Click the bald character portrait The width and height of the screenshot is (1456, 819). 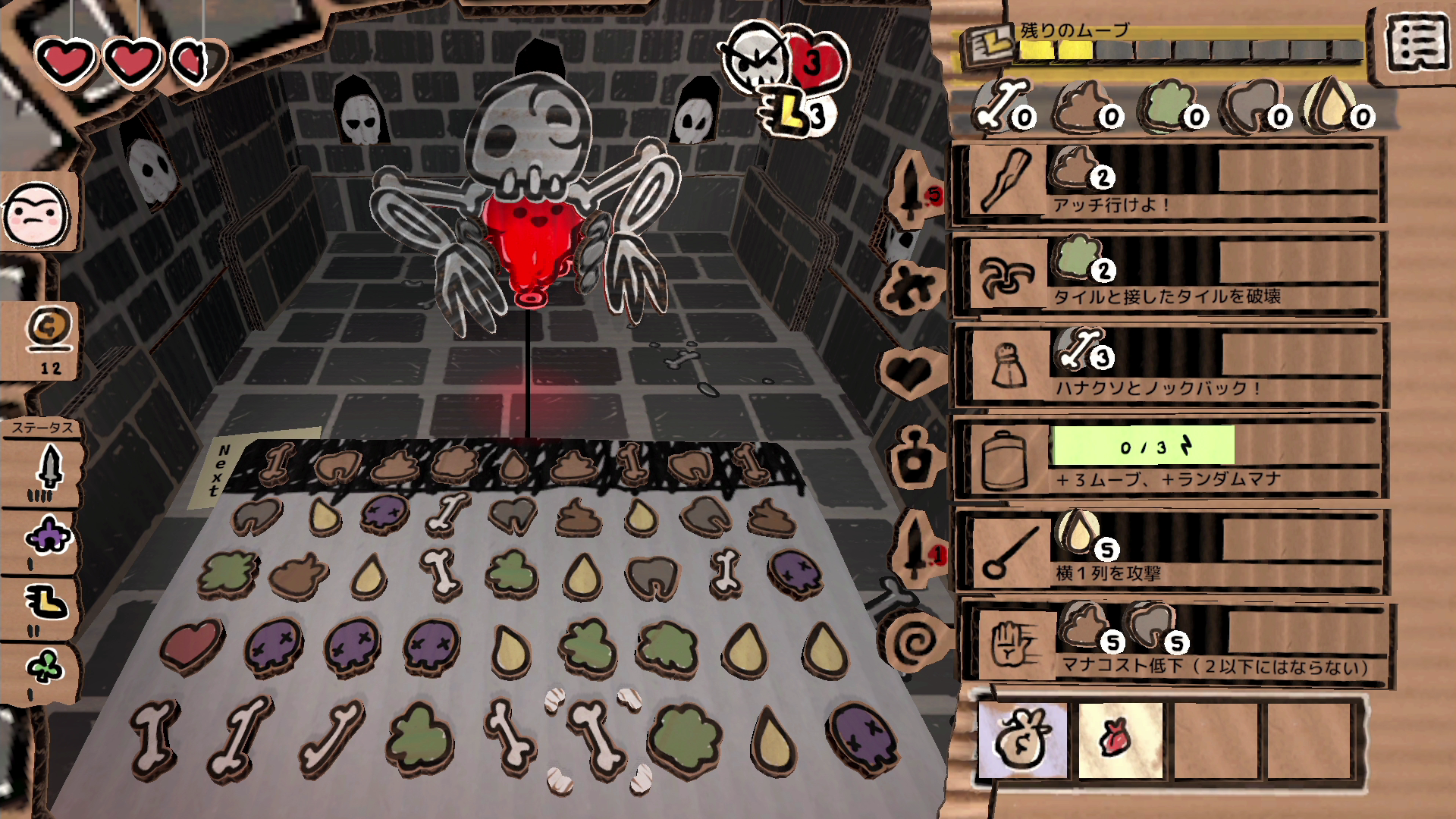coord(36,214)
